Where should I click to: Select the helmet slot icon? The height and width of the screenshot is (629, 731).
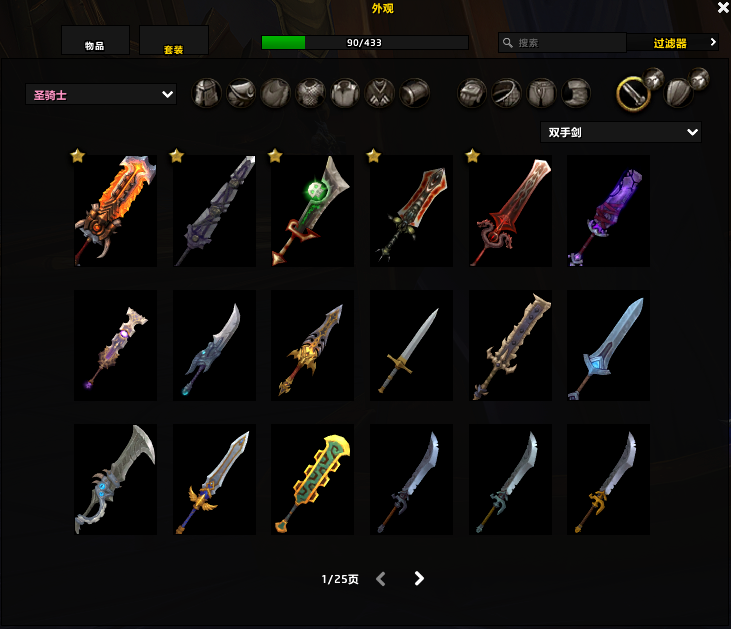click(206, 94)
